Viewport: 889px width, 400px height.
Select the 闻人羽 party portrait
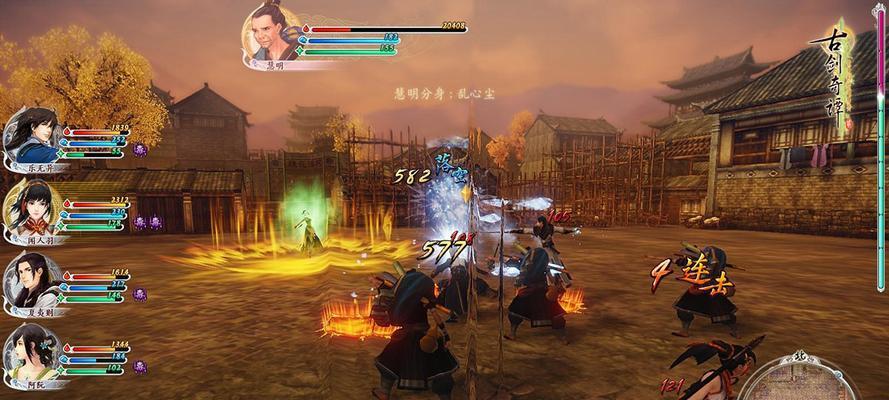coord(30,208)
